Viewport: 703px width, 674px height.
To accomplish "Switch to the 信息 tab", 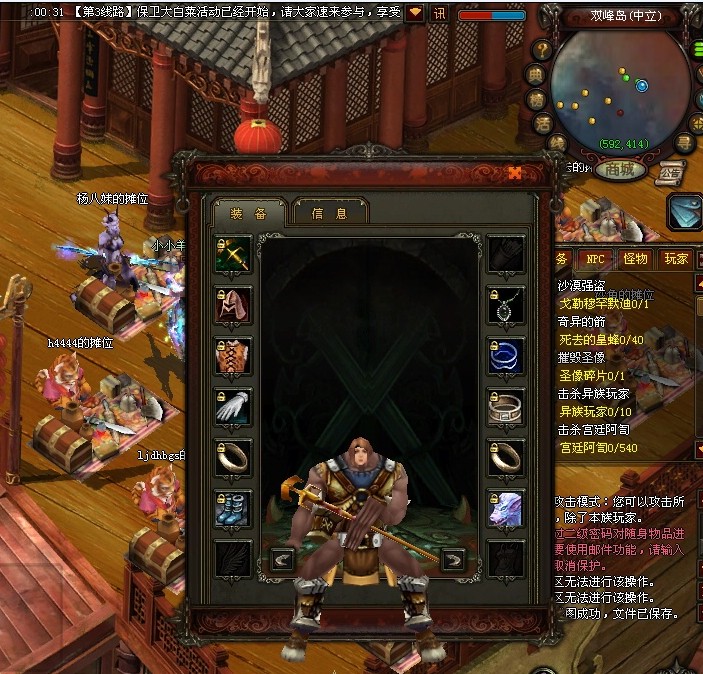I will pyautogui.click(x=329, y=212).
